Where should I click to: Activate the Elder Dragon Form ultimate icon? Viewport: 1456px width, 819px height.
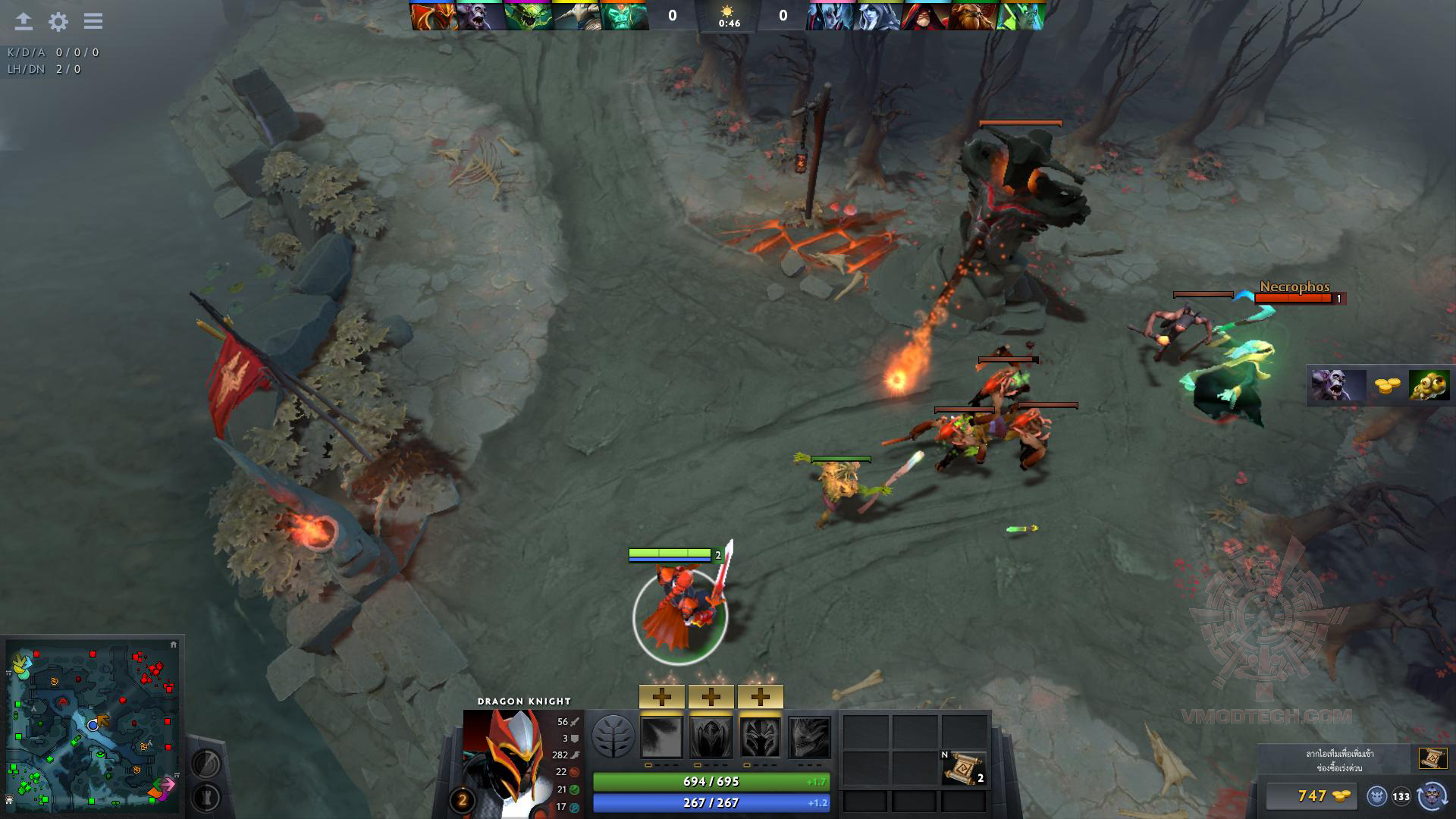pos(809,737)
